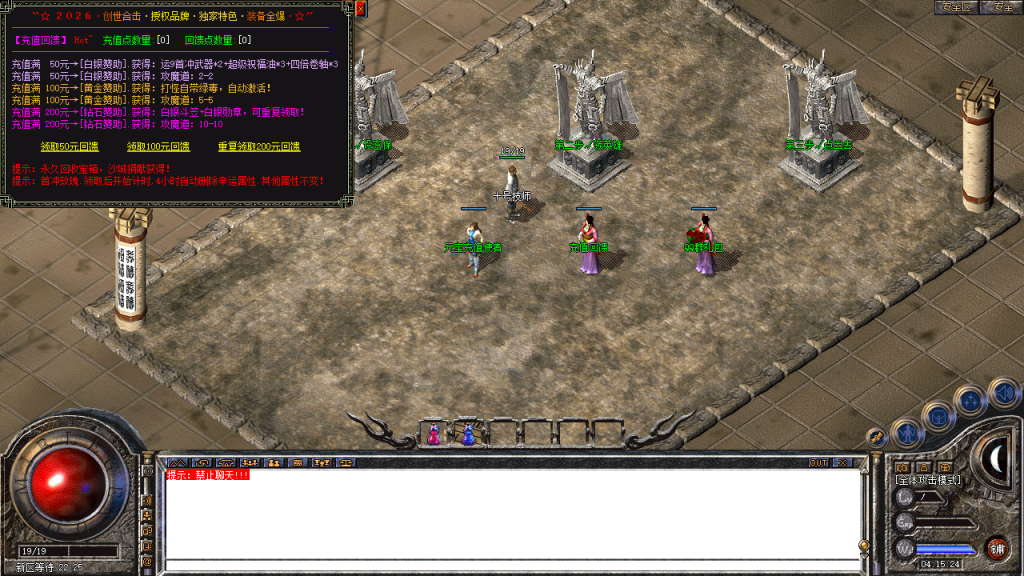Claim the 100 yuan reward link
Screen dimensions: 1024x576
tap(158, 147)
